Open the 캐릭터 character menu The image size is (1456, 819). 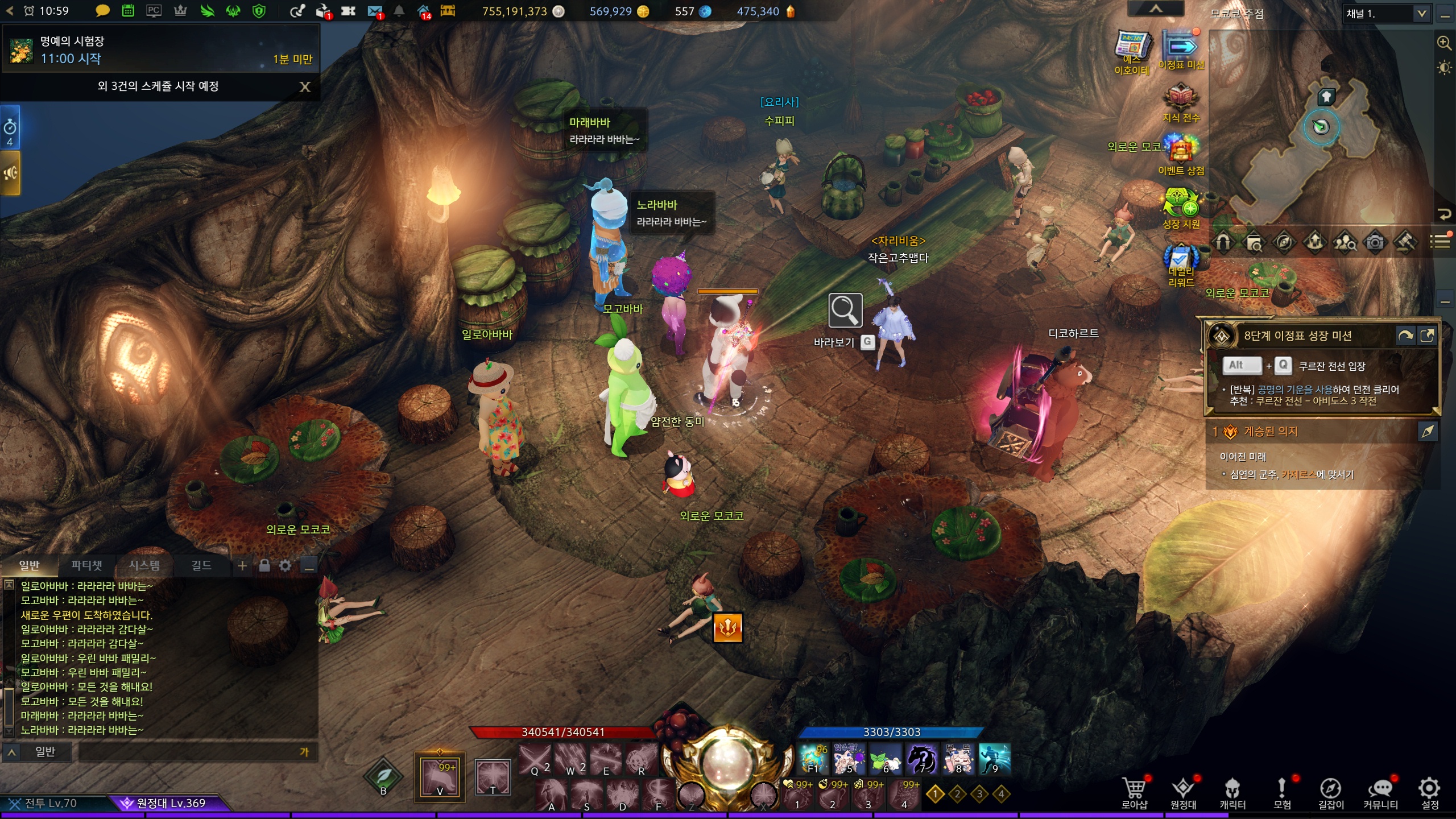[x=1232, y=792]
